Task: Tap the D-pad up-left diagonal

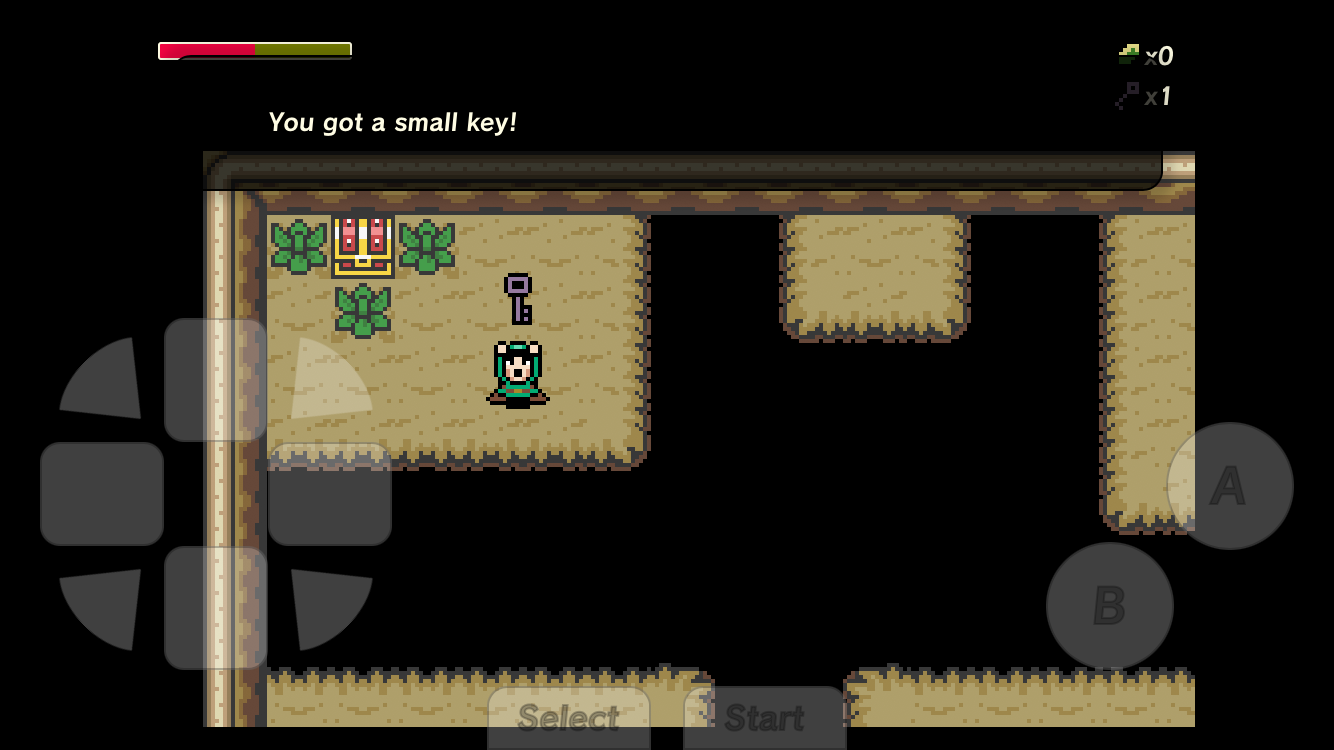Action: pyautogui.click(x=108, y=383)
